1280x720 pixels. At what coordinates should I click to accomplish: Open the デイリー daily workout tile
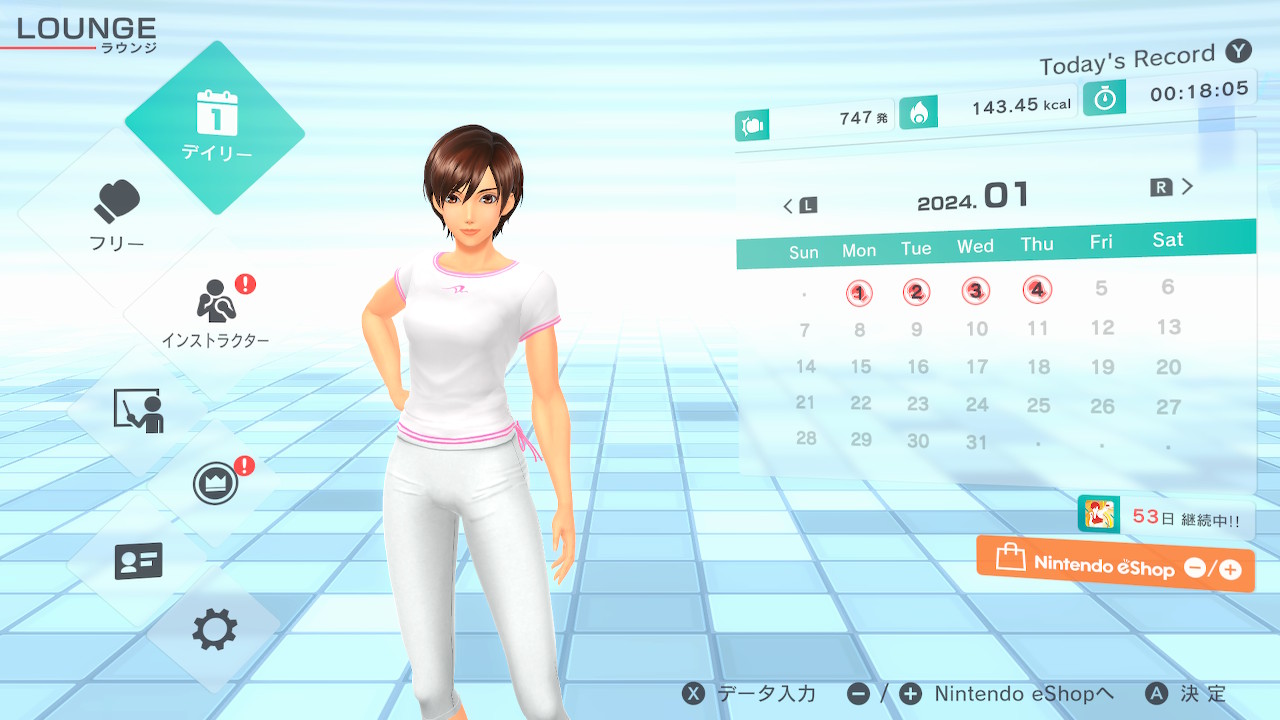(215, 127)
